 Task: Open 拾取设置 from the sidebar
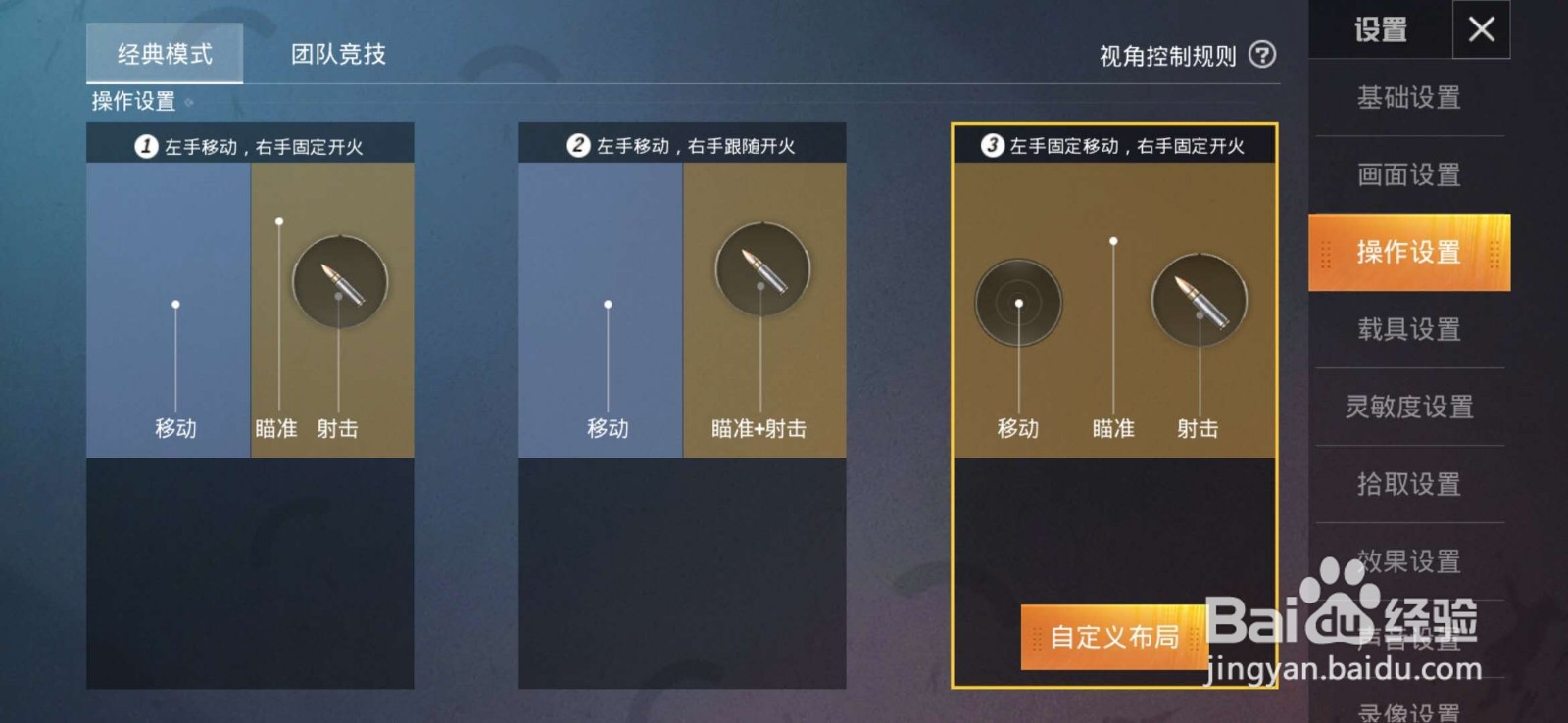(x=1408, y=483)
